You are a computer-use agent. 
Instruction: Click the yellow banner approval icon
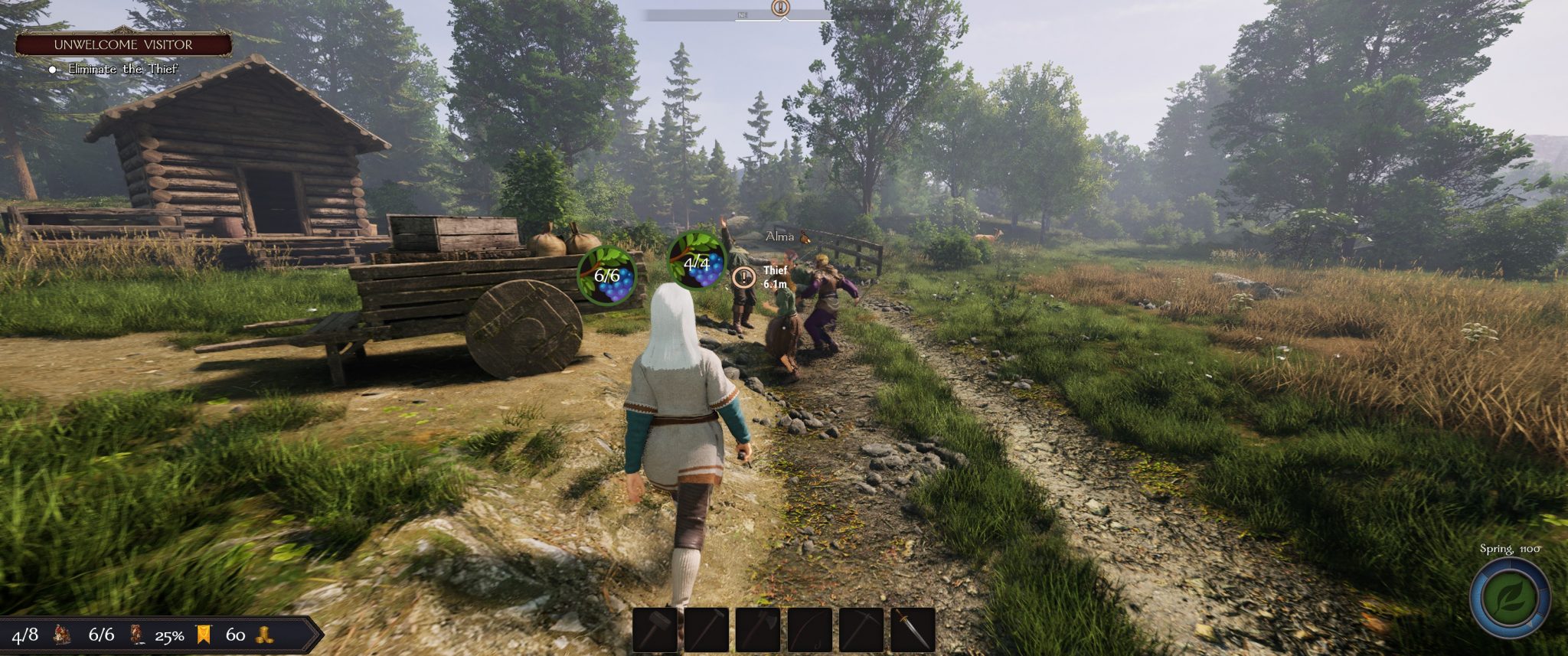[x=204, y=635]
